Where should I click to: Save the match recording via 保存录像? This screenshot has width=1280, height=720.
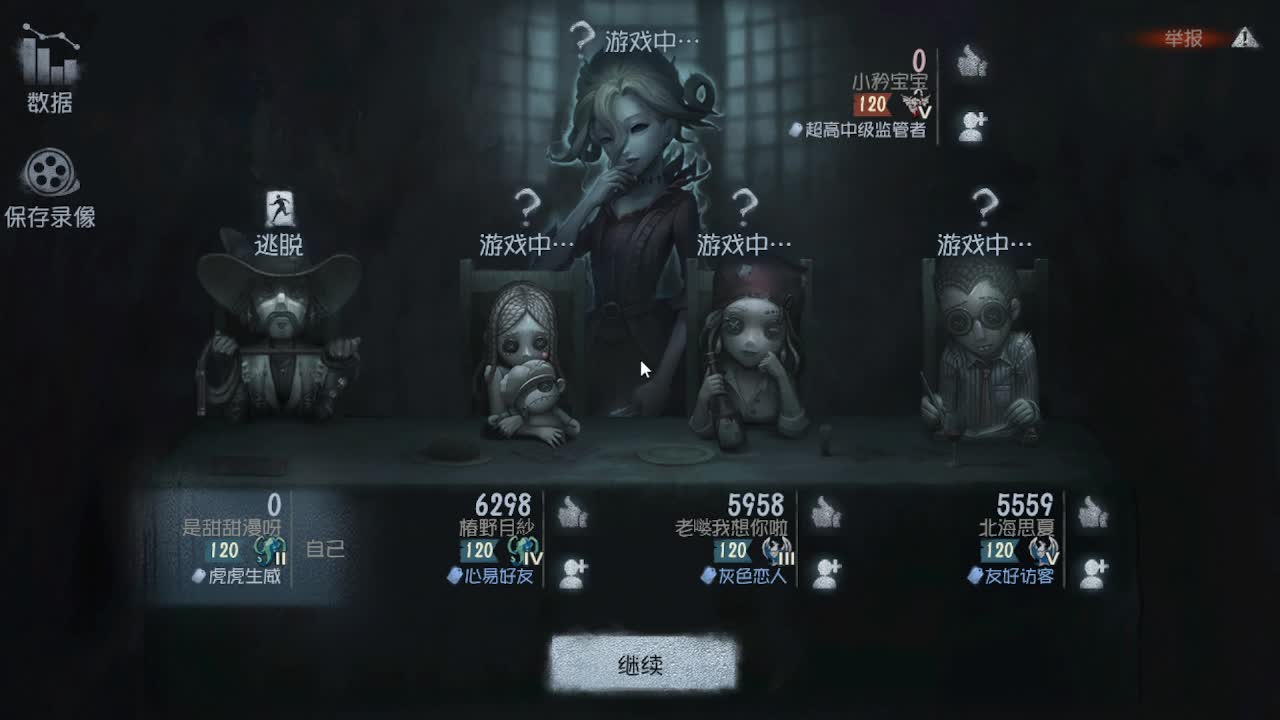pyautogui.click(x=50, y=190)
